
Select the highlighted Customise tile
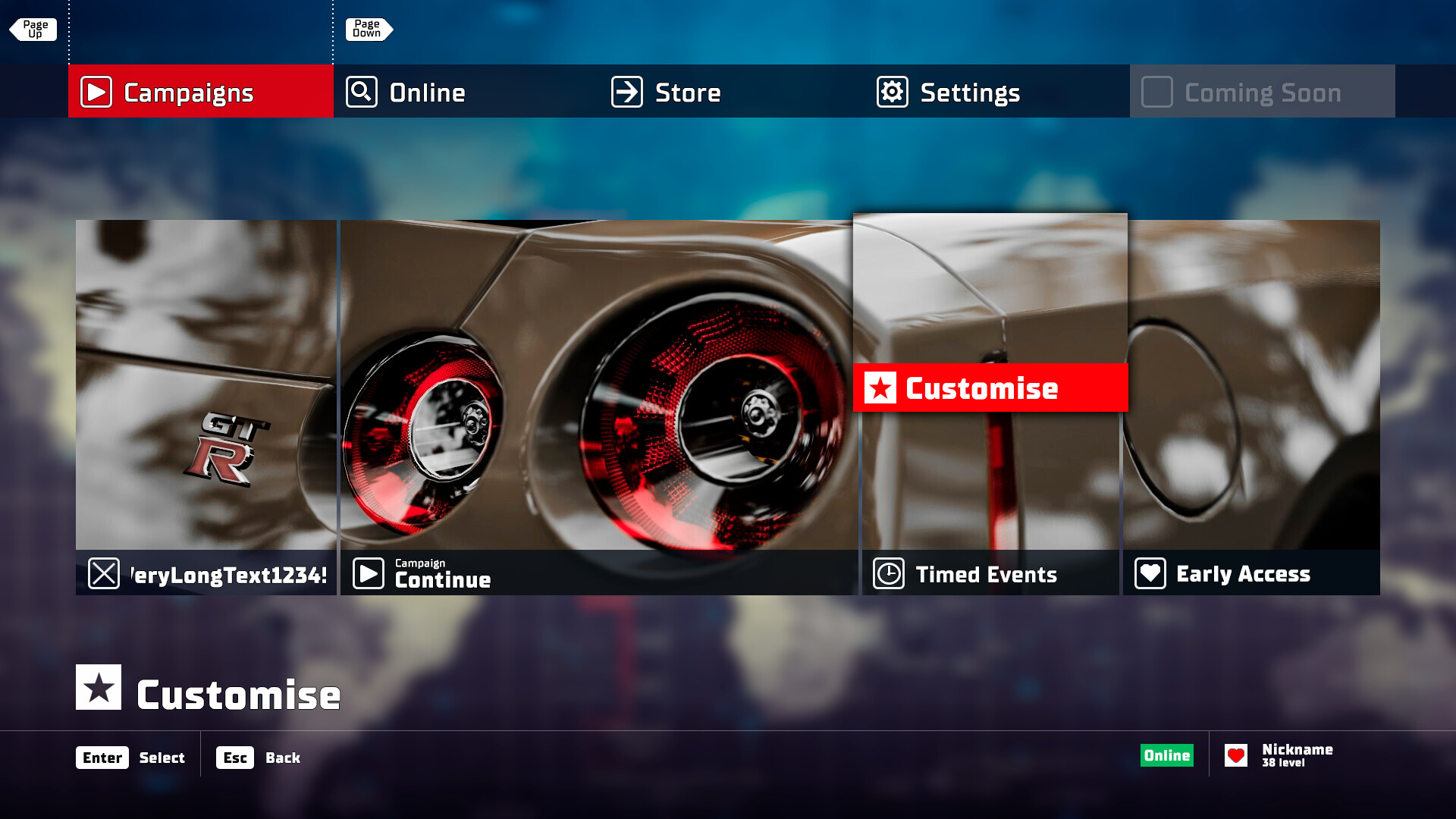(990, 388)
